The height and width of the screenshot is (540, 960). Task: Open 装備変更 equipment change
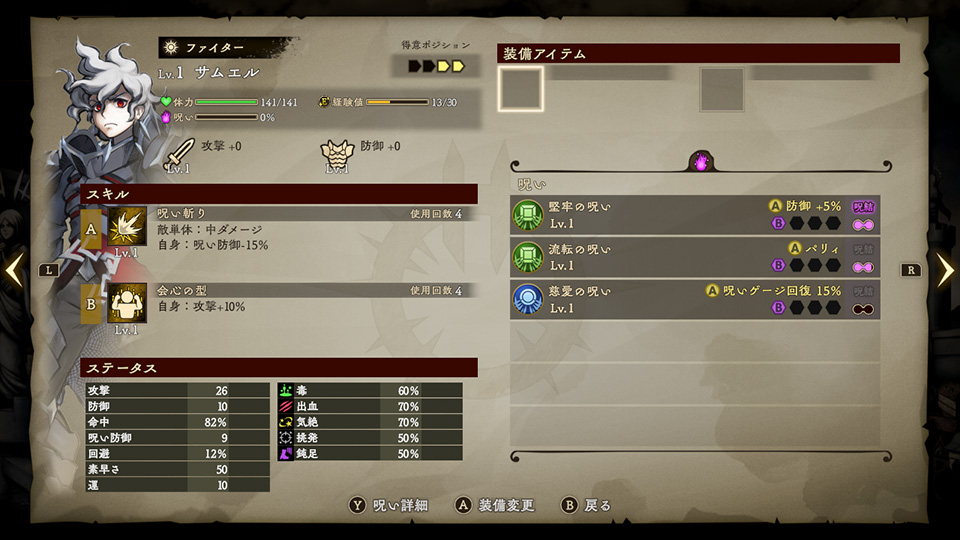pyautogui.click(x=494, y=506)
